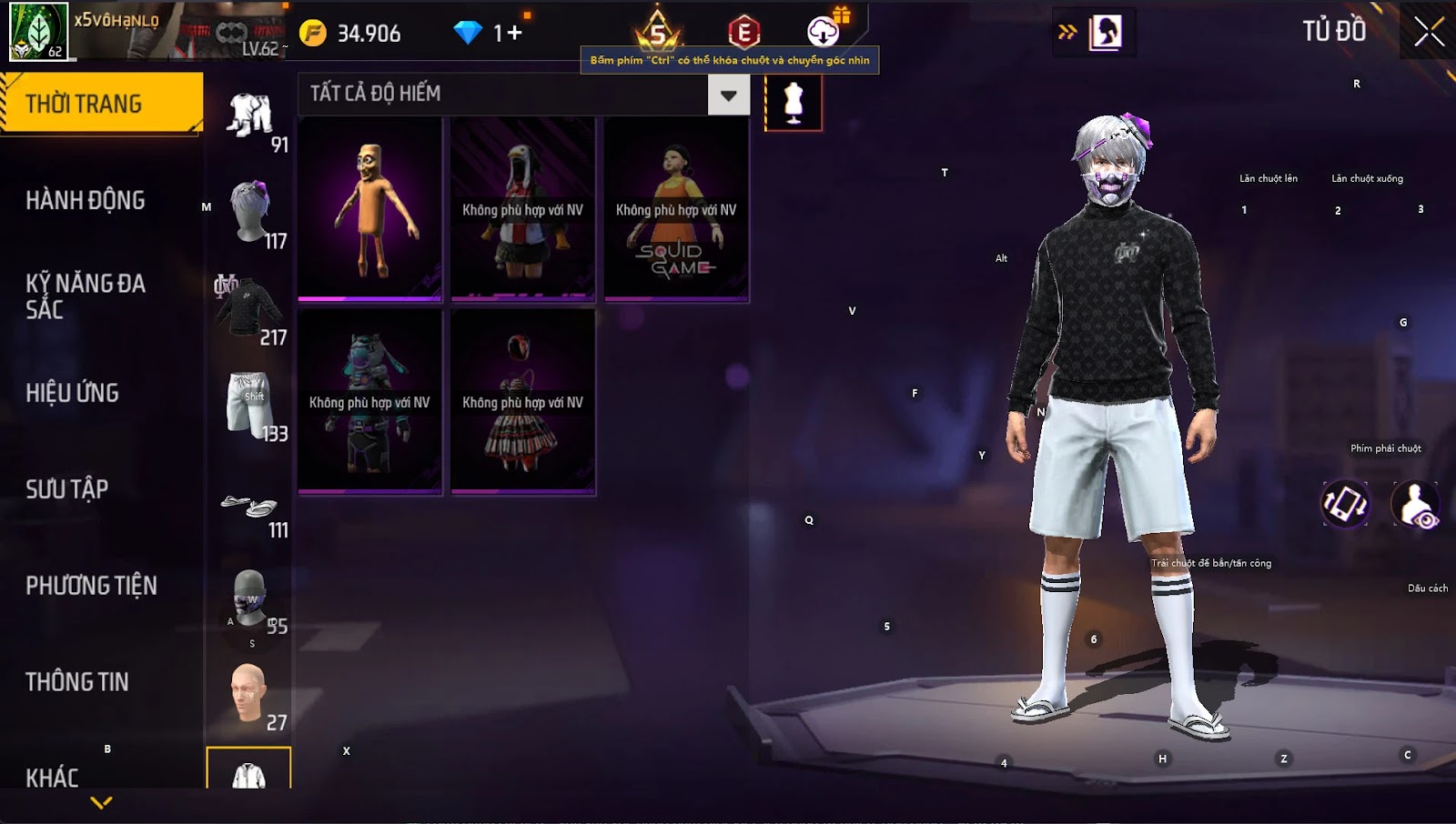Screen dimensions: 1456x824
Task: Pick the white-hooded skirt outfit tile
Action: 522,209
